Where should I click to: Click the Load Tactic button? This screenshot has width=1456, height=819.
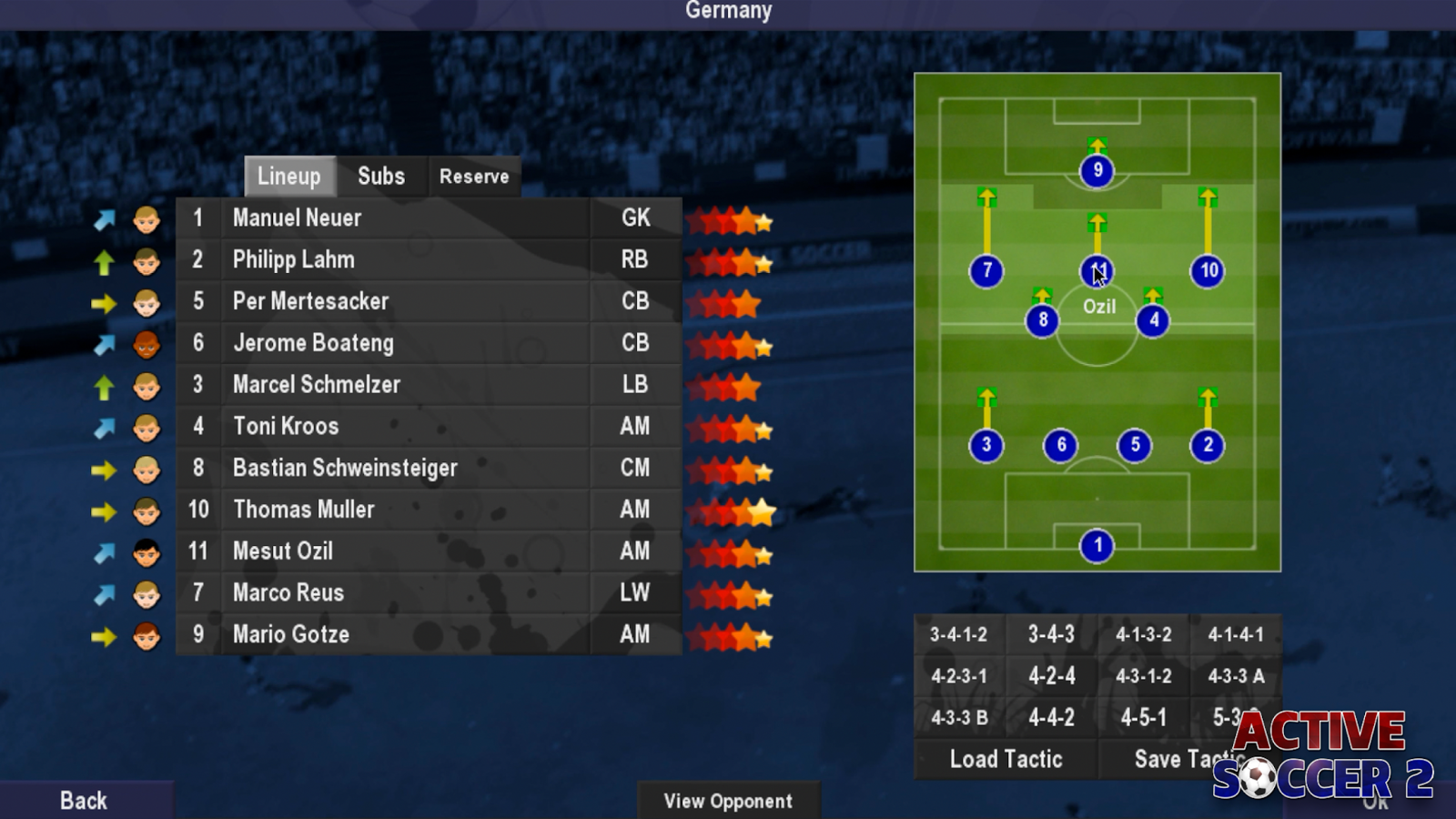1005,759
